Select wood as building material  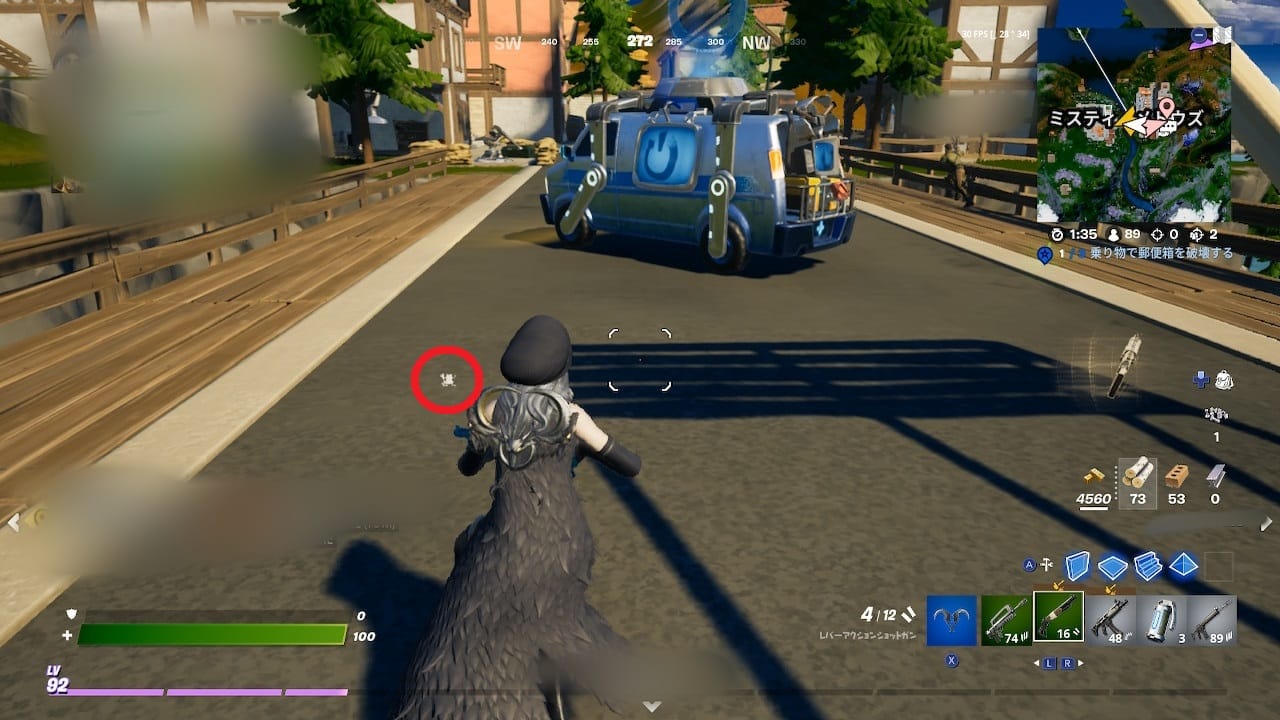click(1137, 476)
